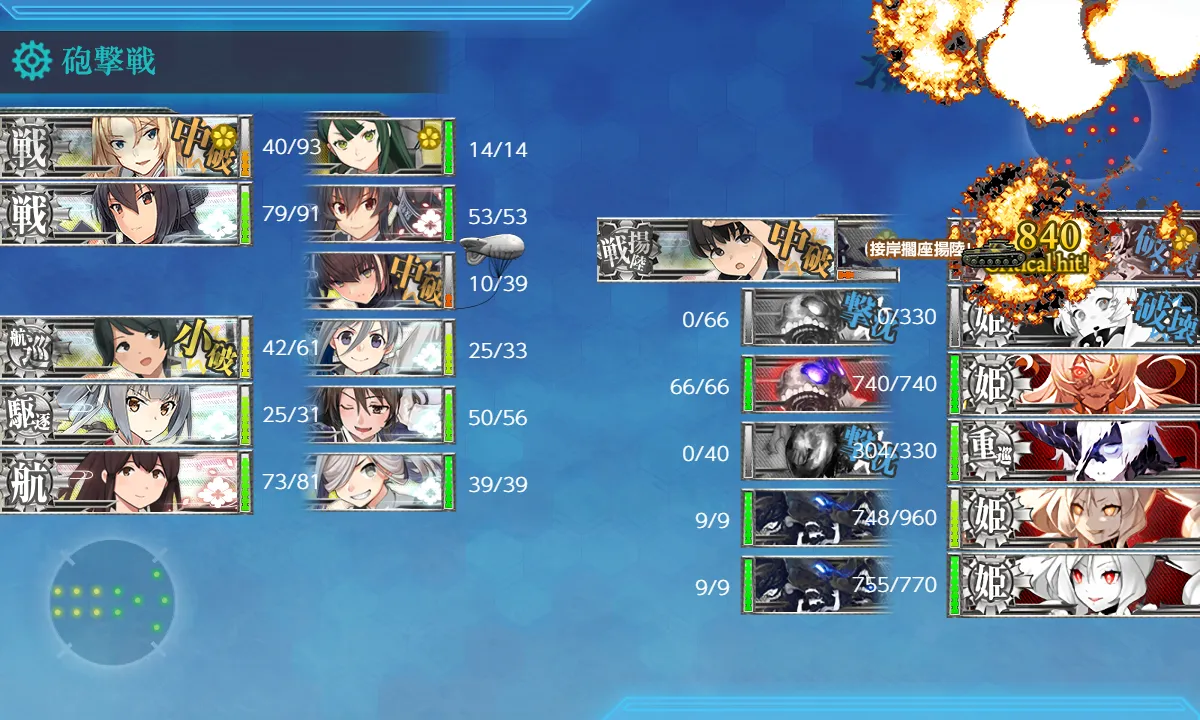This screenshot has width=1200, height=720.
Task: Select the 航巡 cruiser card marked 小破
Action: [125, 349]
